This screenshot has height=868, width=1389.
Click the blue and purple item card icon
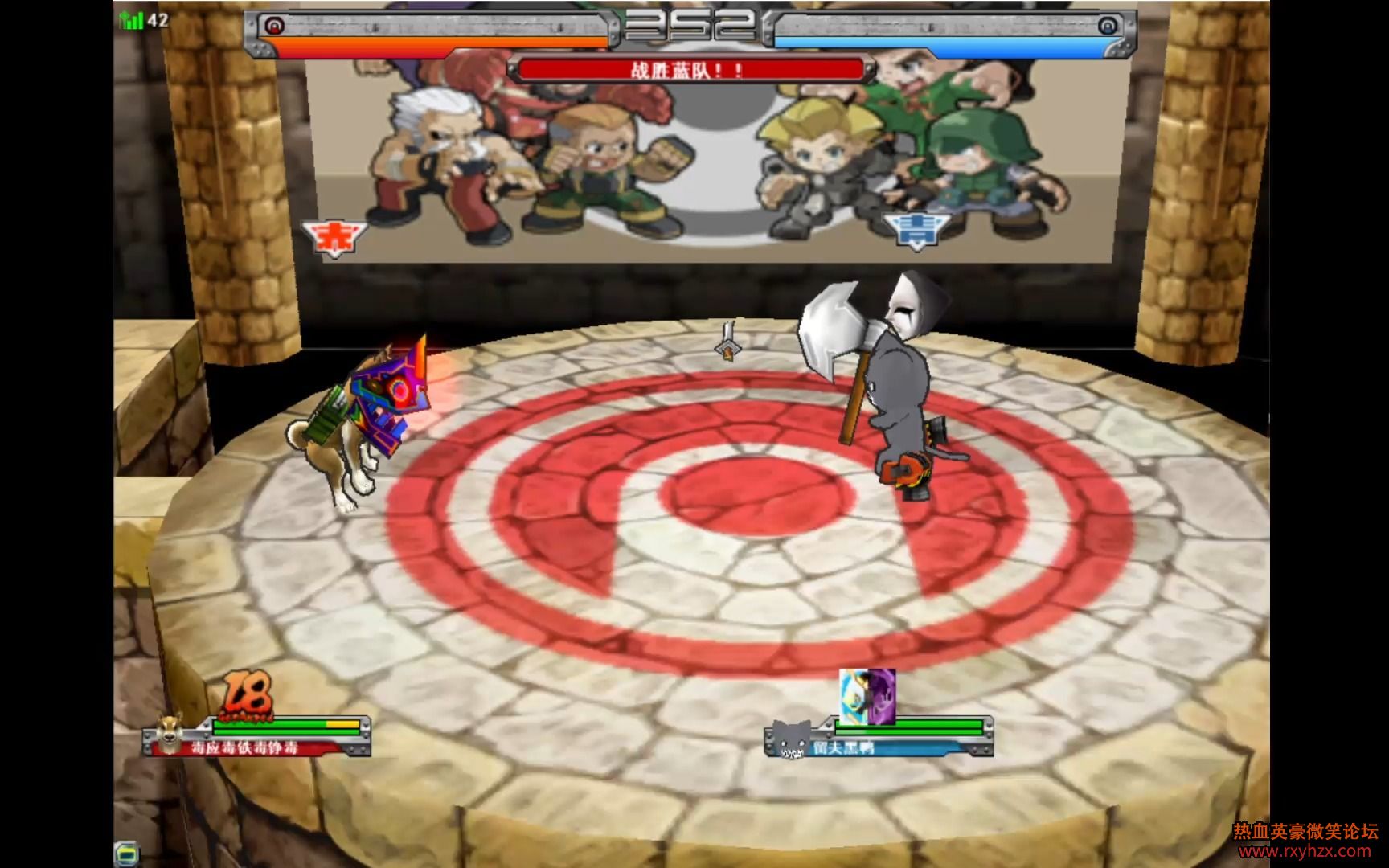(x=867, y=695)
